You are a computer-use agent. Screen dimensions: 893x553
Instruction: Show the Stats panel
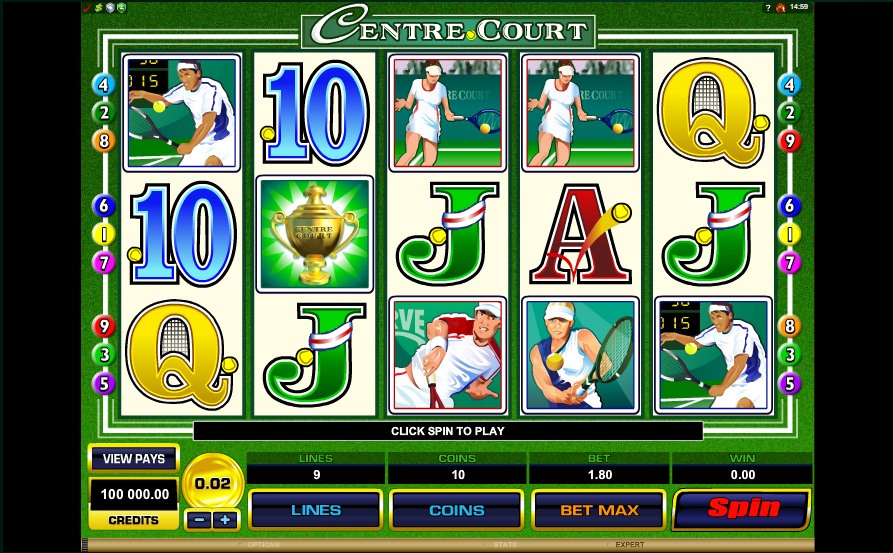coord(504,545)
